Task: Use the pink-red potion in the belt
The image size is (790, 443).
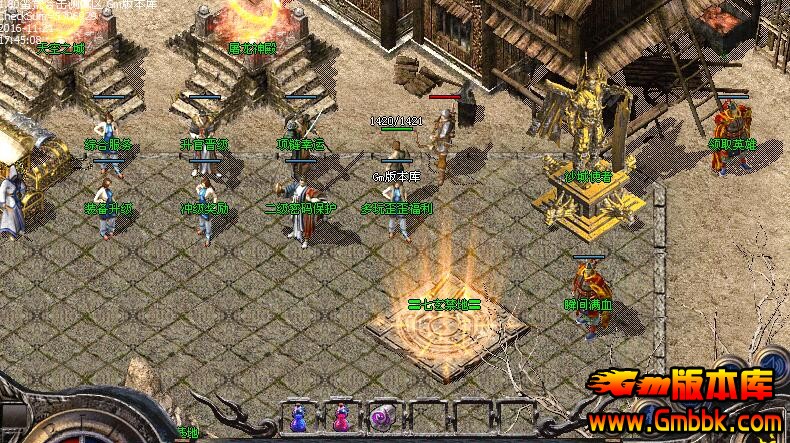Action: pyautogui.click(x=340, y=418)
